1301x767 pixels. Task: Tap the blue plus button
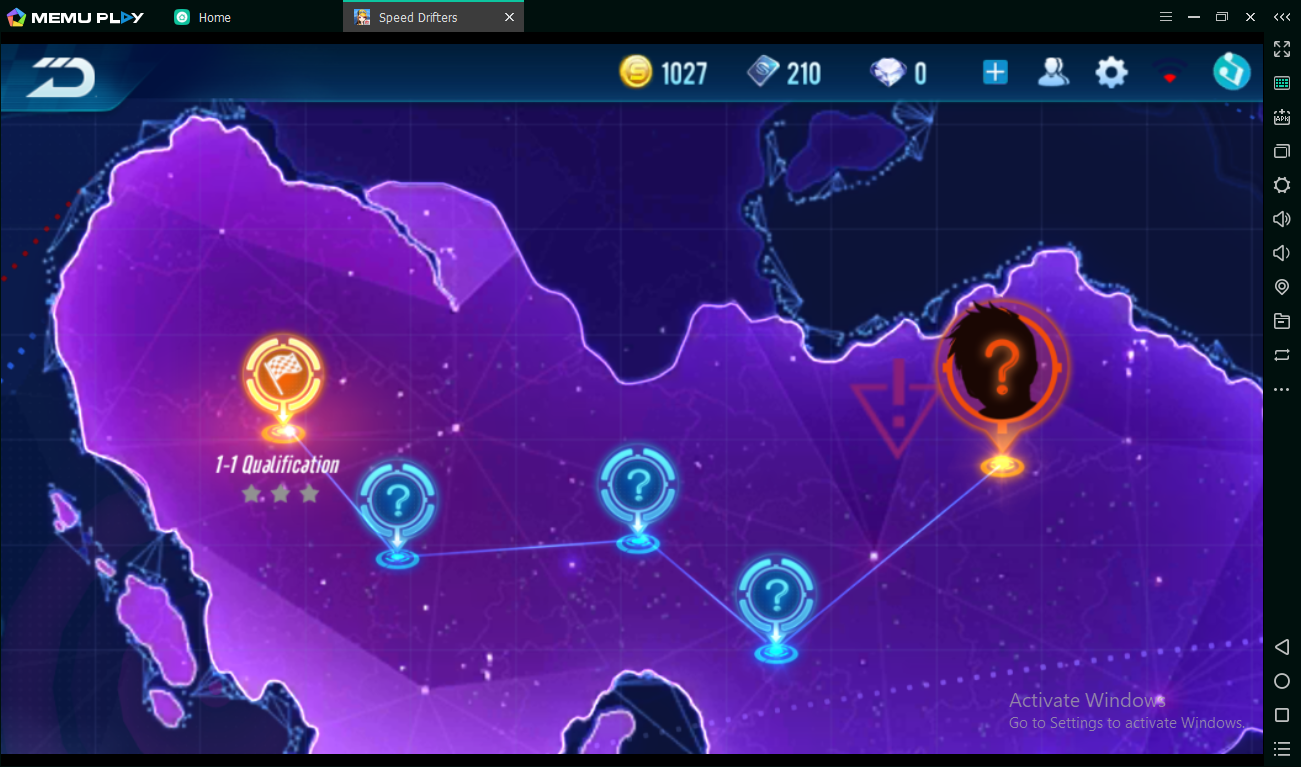coord(995,72)
